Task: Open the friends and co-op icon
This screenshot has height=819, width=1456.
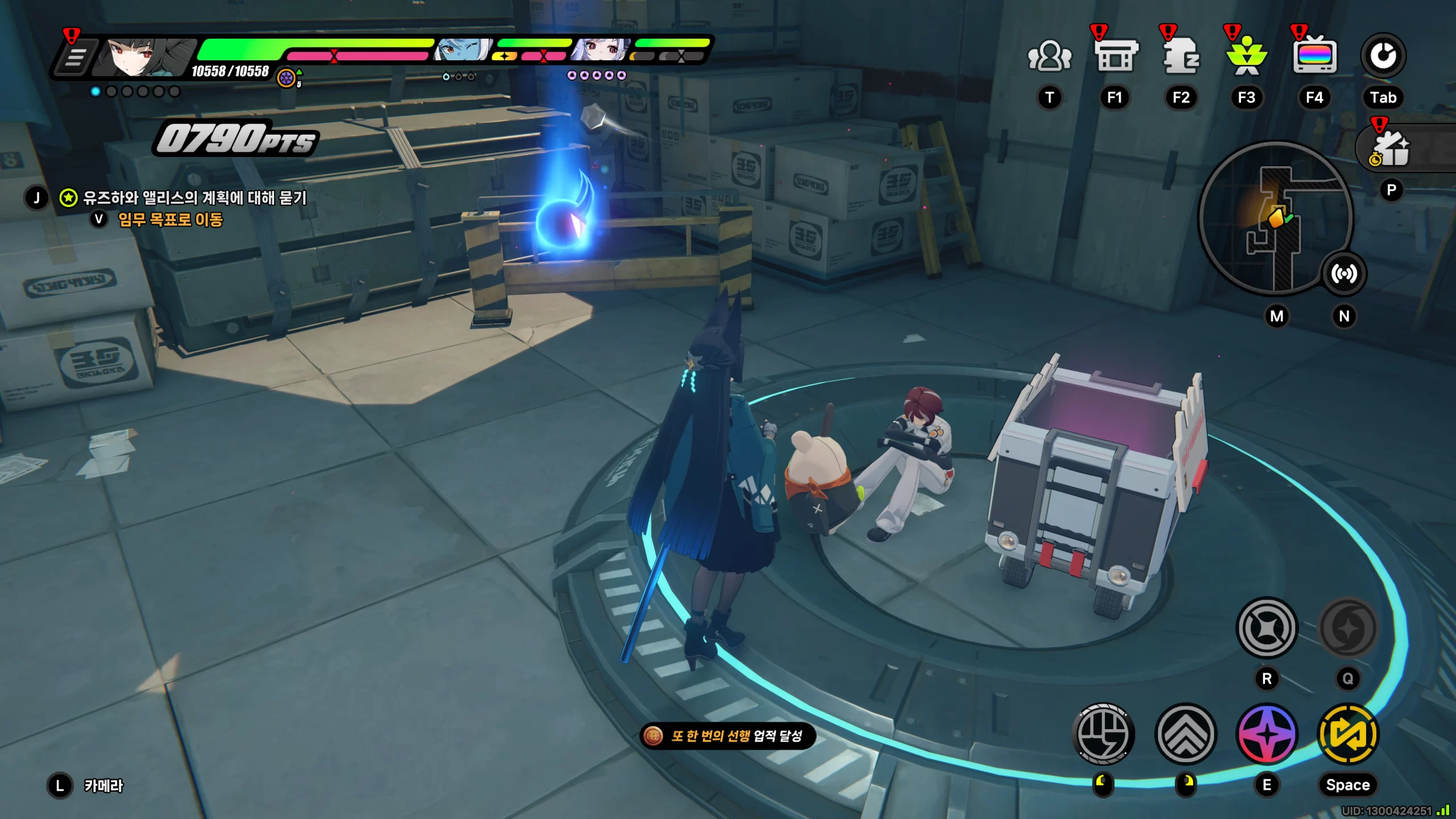Action: [x=1049, y=57]
